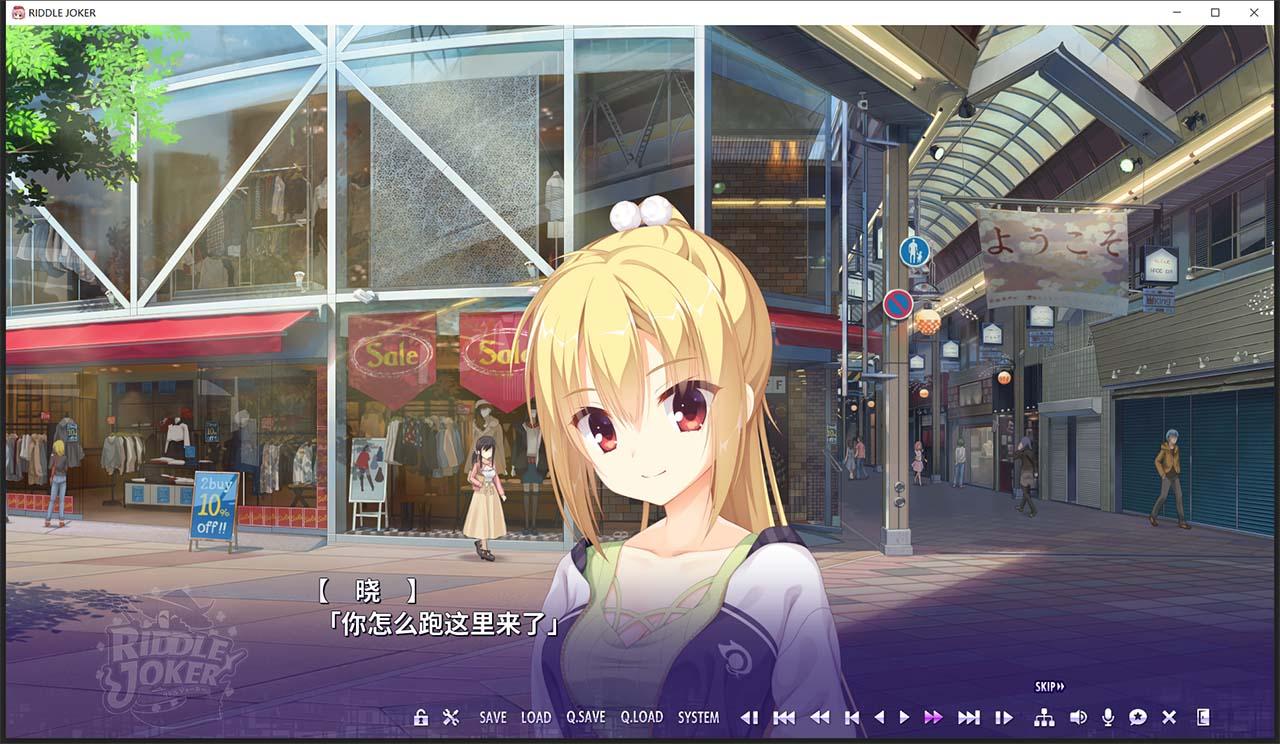The image size is (1280, 744).
Task: Toggle the speaker volume icon
Action: point(1078,717)
